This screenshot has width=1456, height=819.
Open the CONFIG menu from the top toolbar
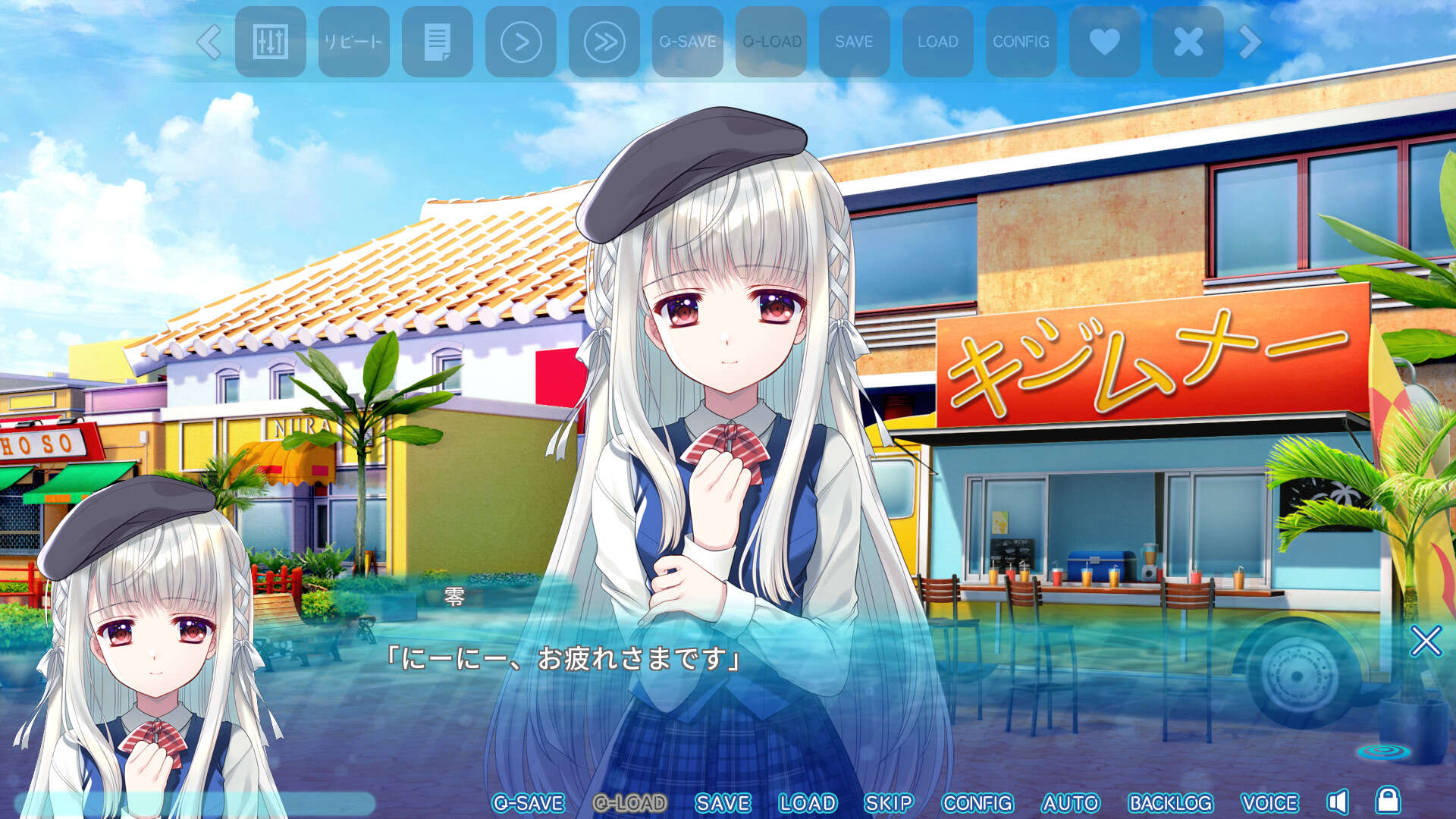click(1021, 42)
